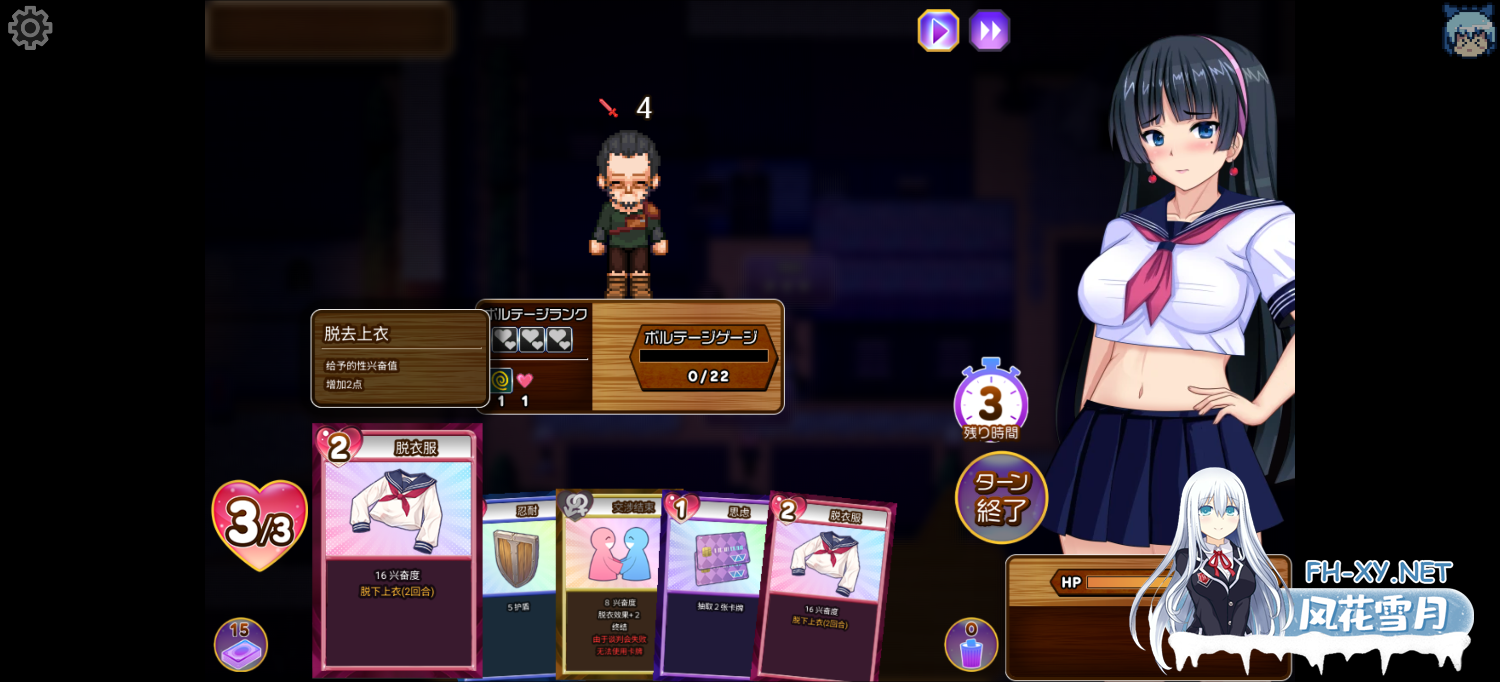
Task: Open the draw deck showing 15
Action: click(x=240, y=645)
